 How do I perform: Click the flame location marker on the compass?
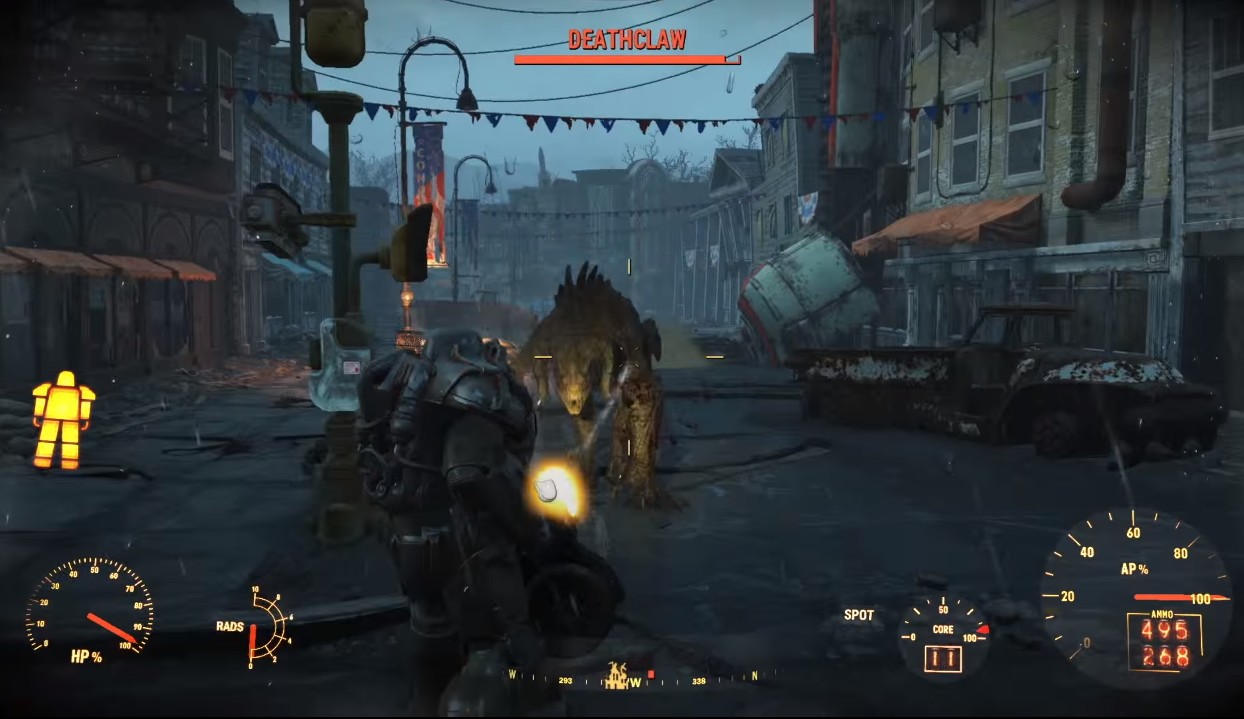618,675
